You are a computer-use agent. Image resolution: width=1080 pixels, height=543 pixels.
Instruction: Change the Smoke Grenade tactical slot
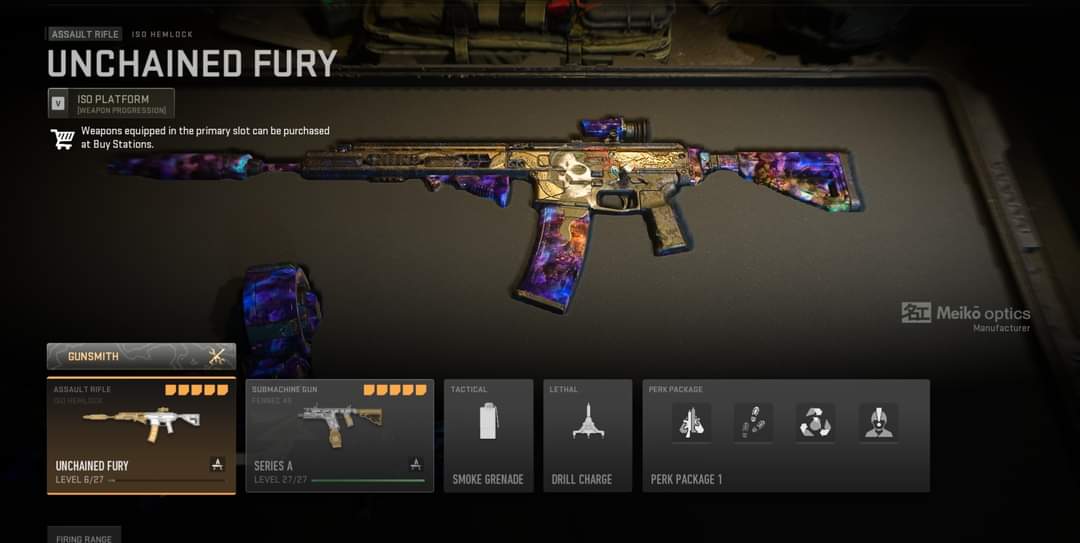(488, 435)
